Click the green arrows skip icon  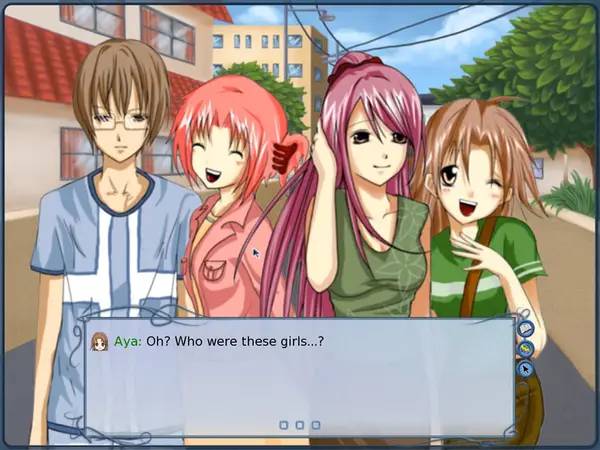point(526,348)
